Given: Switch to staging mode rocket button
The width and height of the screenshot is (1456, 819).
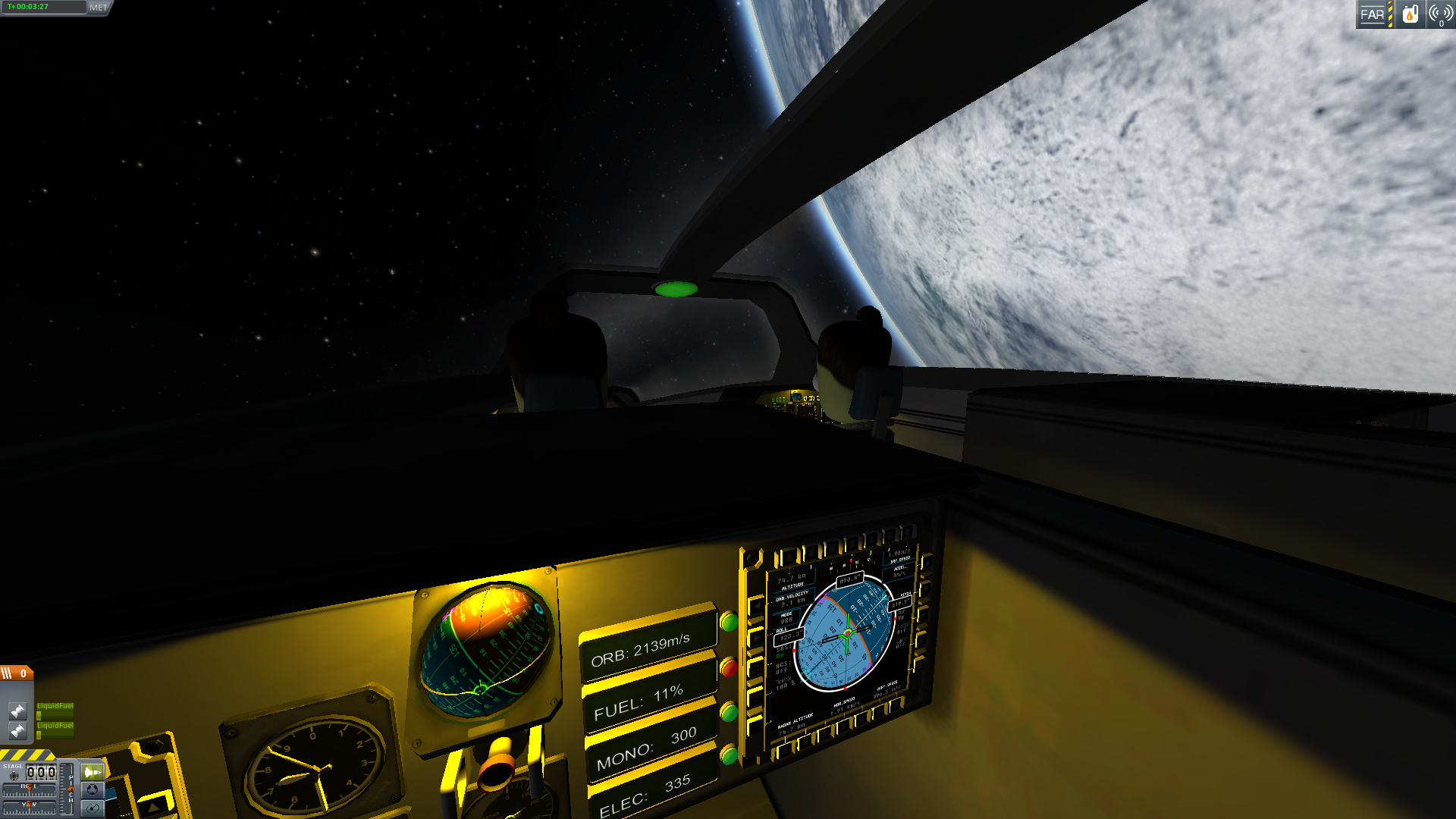Looking at the screenshot, I should coord(92,772).
